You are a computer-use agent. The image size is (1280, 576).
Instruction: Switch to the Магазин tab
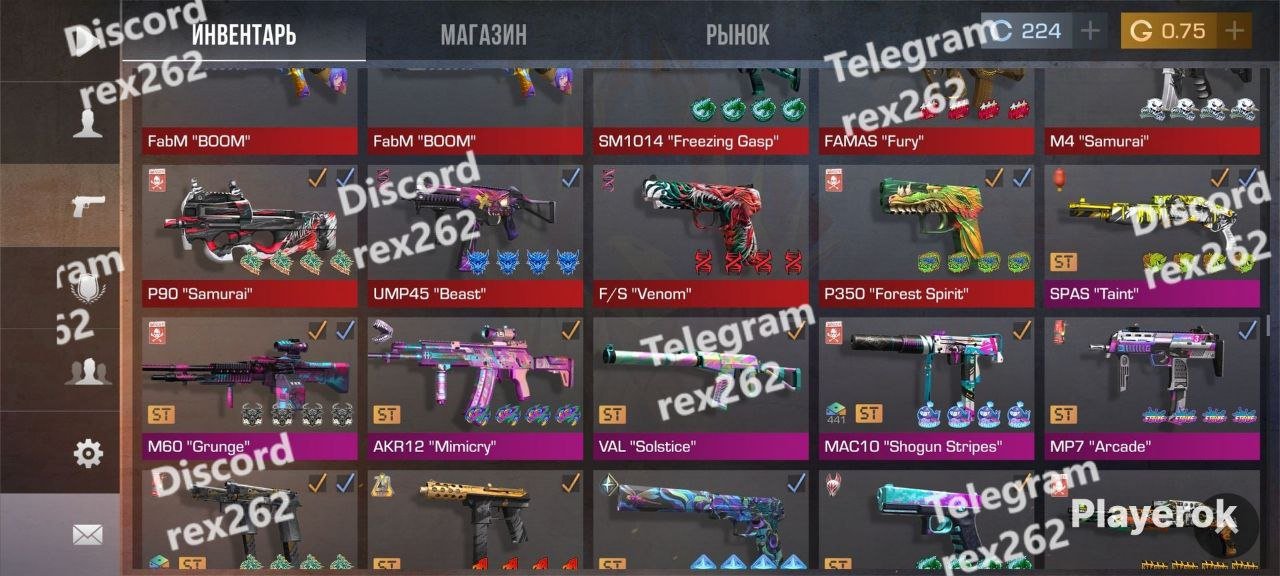coord(483,35)
